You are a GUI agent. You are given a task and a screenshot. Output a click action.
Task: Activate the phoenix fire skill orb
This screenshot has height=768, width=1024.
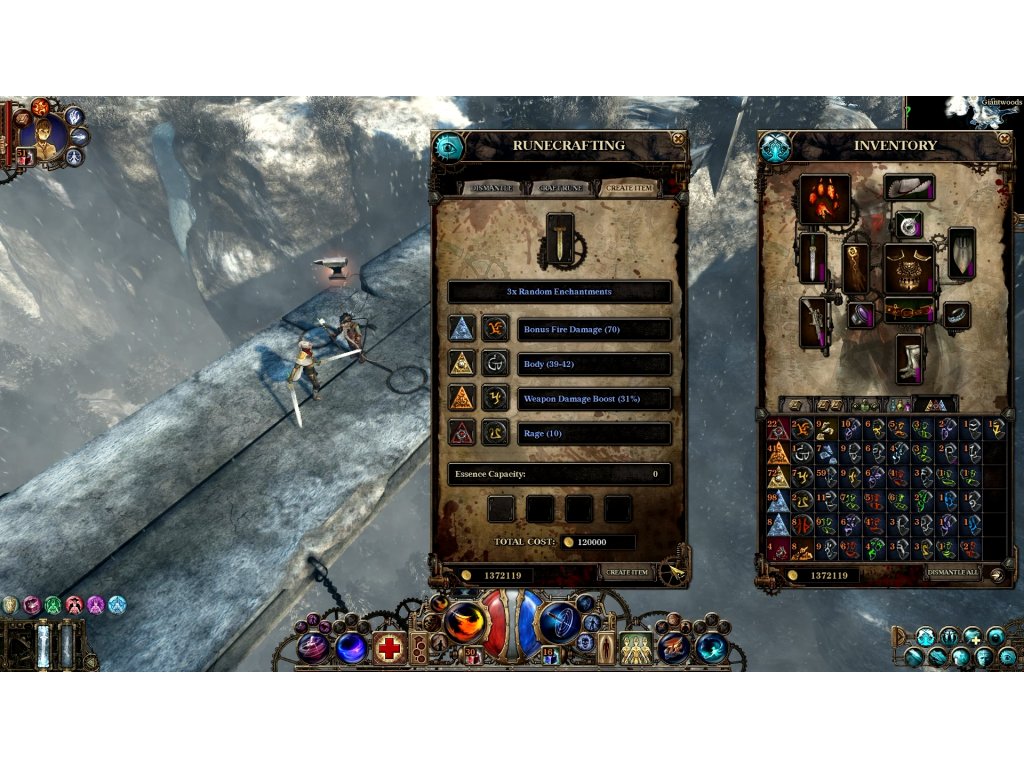[x=465, y=620]
